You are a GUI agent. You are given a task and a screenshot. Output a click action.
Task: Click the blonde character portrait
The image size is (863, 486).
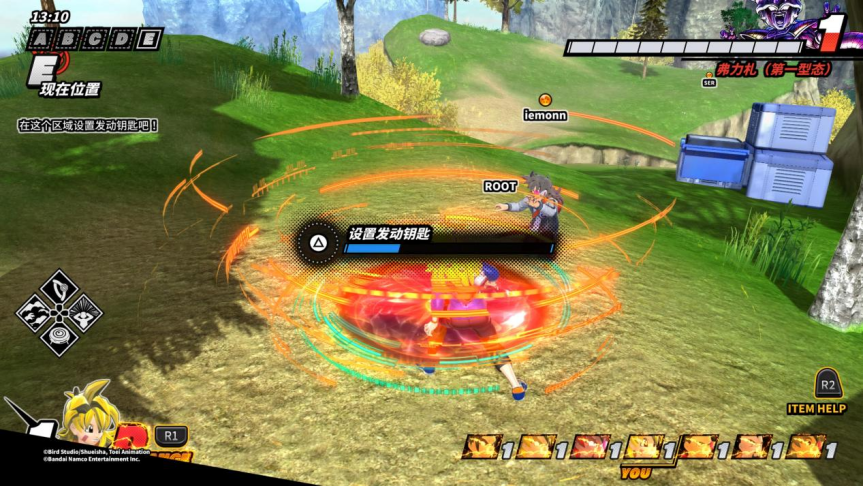pyautogui.click(x=90, y=420)
